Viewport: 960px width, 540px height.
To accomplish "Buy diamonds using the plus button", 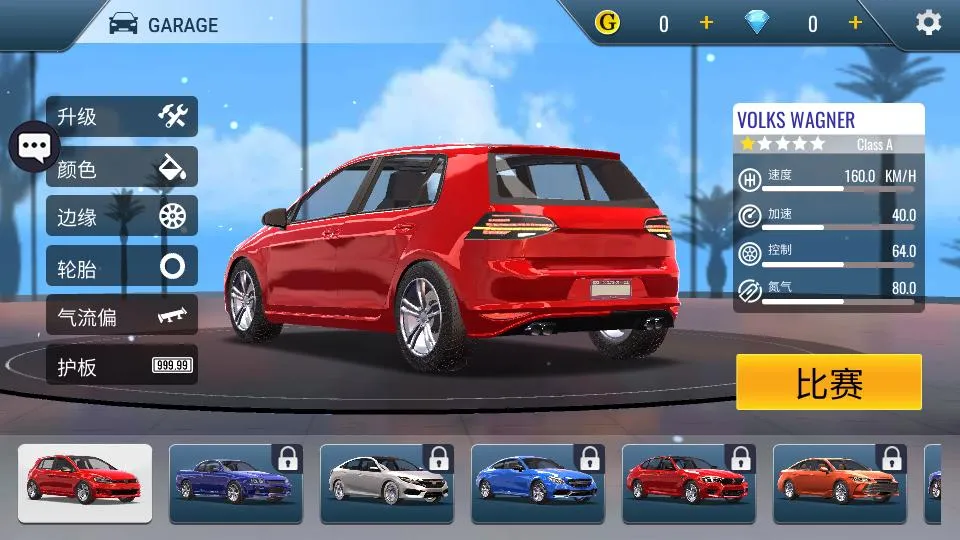I will 855,23.
